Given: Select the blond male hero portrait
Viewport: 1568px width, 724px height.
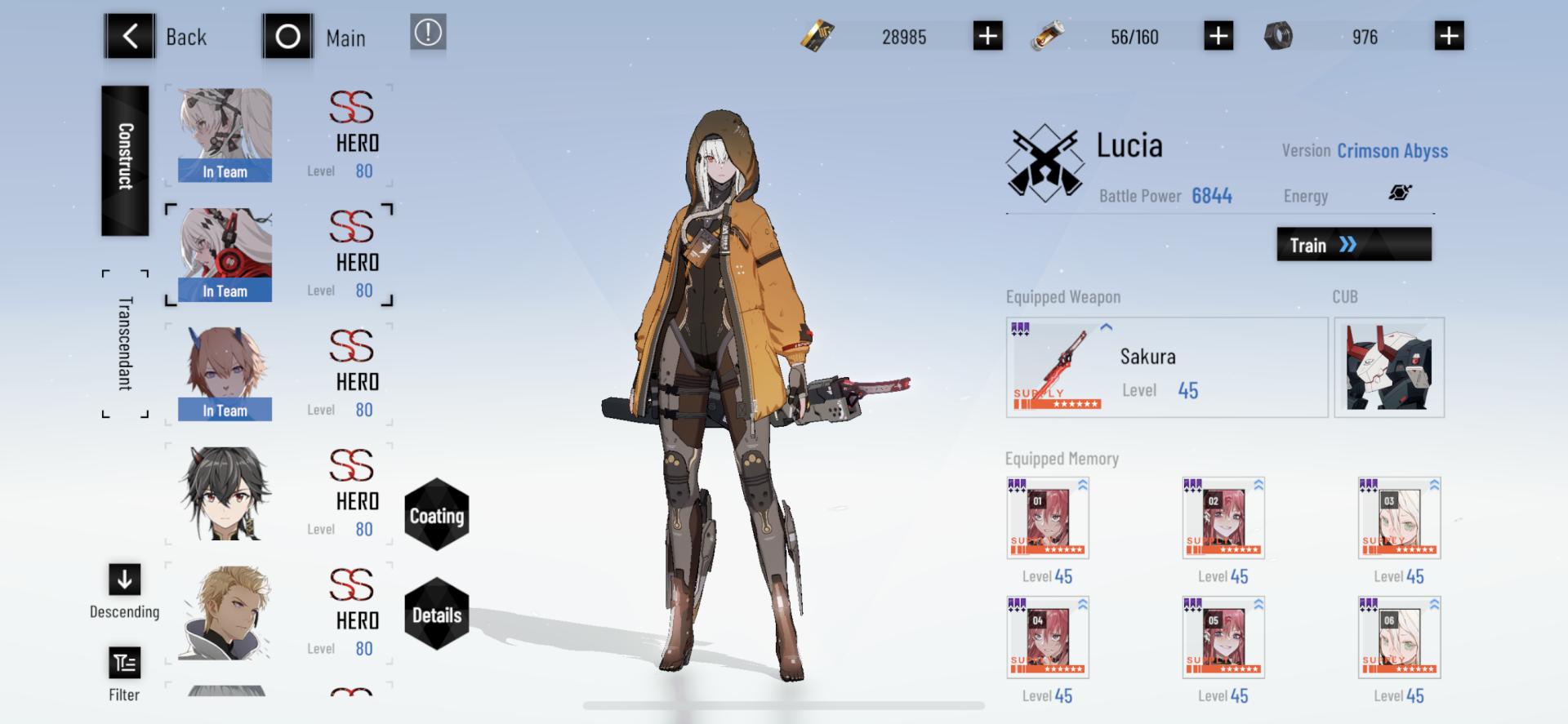Looking at the screenshot, I should (x=225, y=612).
